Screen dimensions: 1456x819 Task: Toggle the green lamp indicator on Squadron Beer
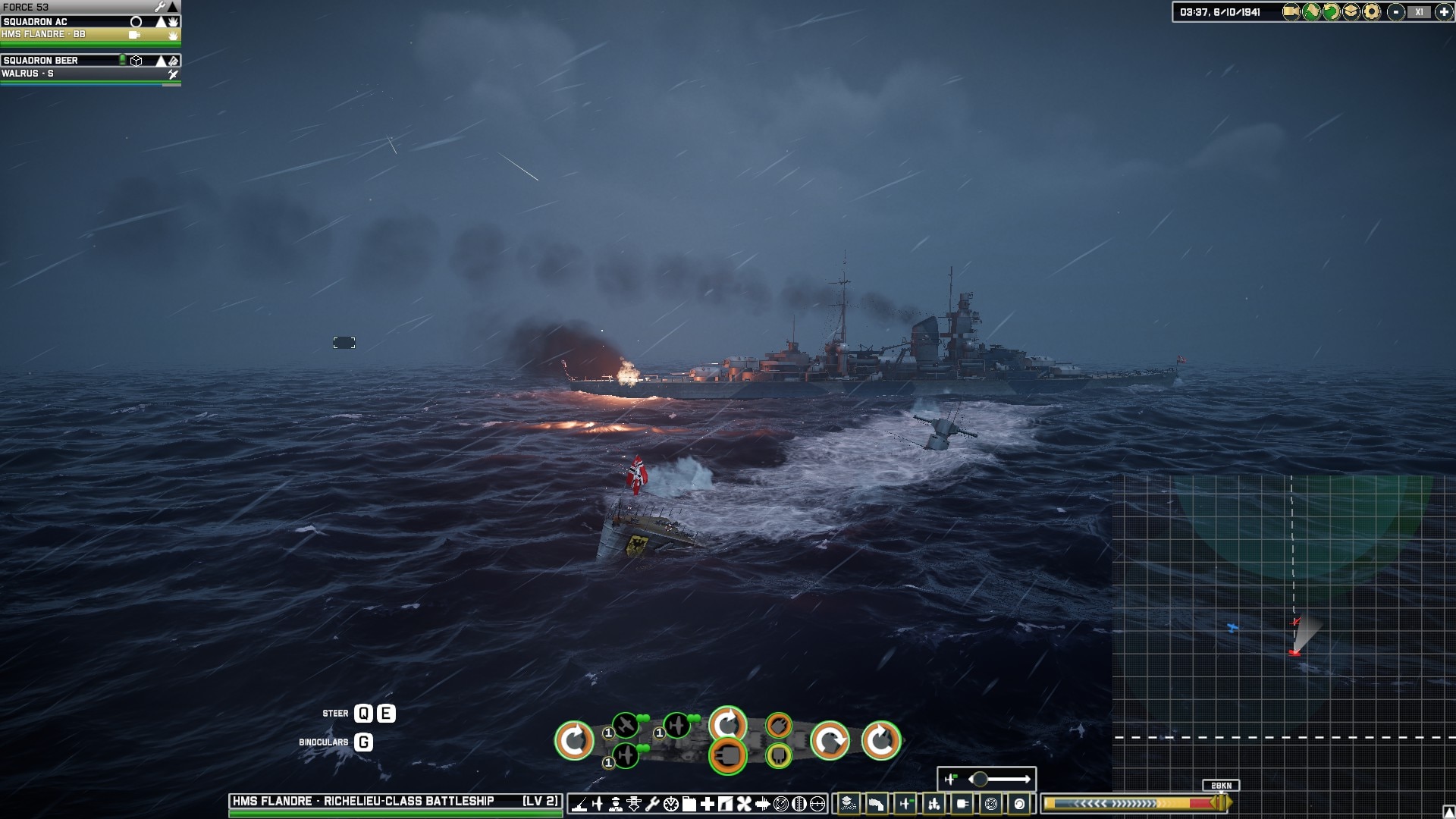(x=121, y=60)
